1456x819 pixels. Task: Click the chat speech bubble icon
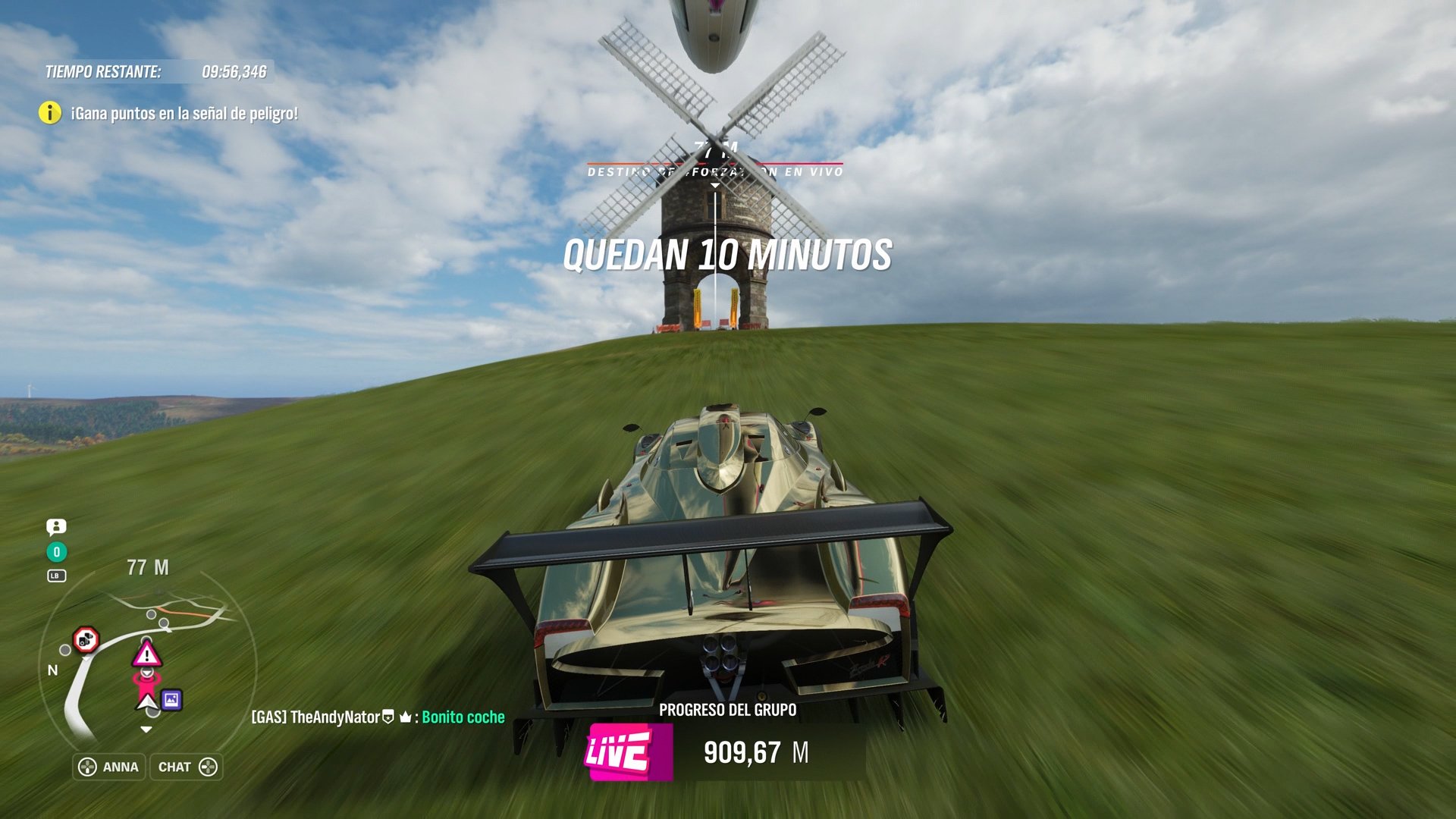pos(56,528)
